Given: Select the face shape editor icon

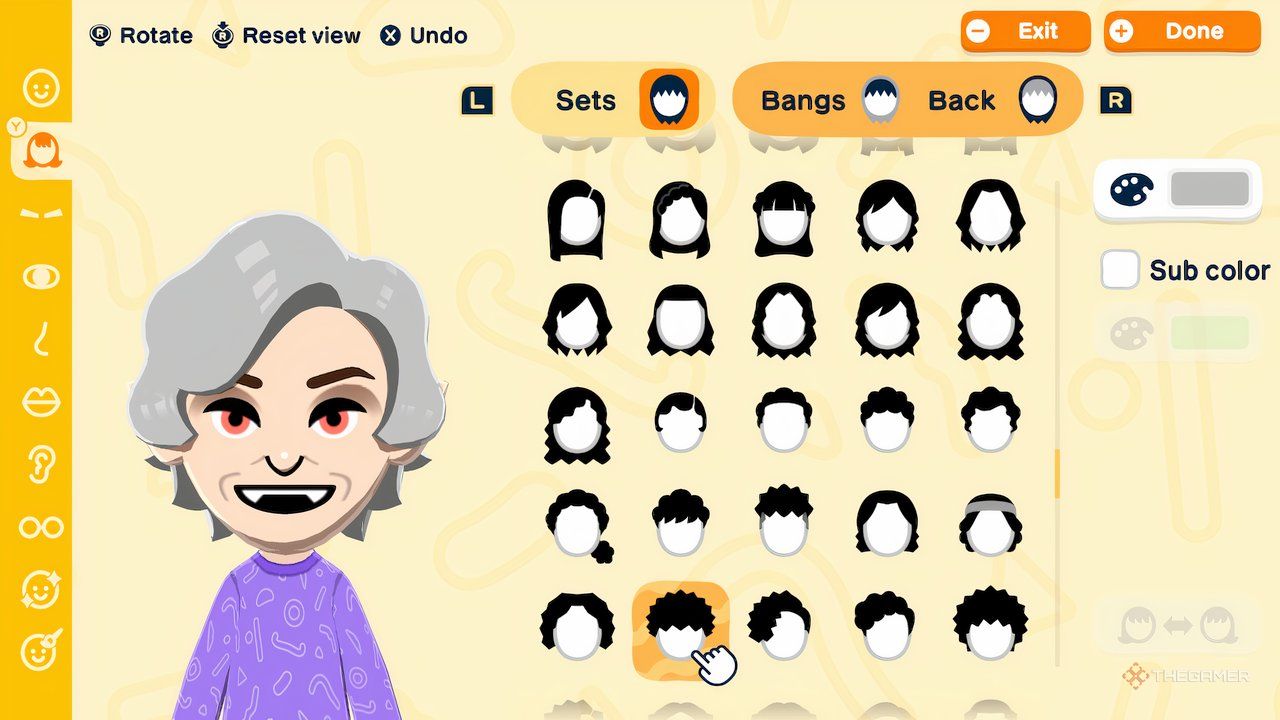Looking at the screenshot, I should pyautogui.click(x=40, y=88).
